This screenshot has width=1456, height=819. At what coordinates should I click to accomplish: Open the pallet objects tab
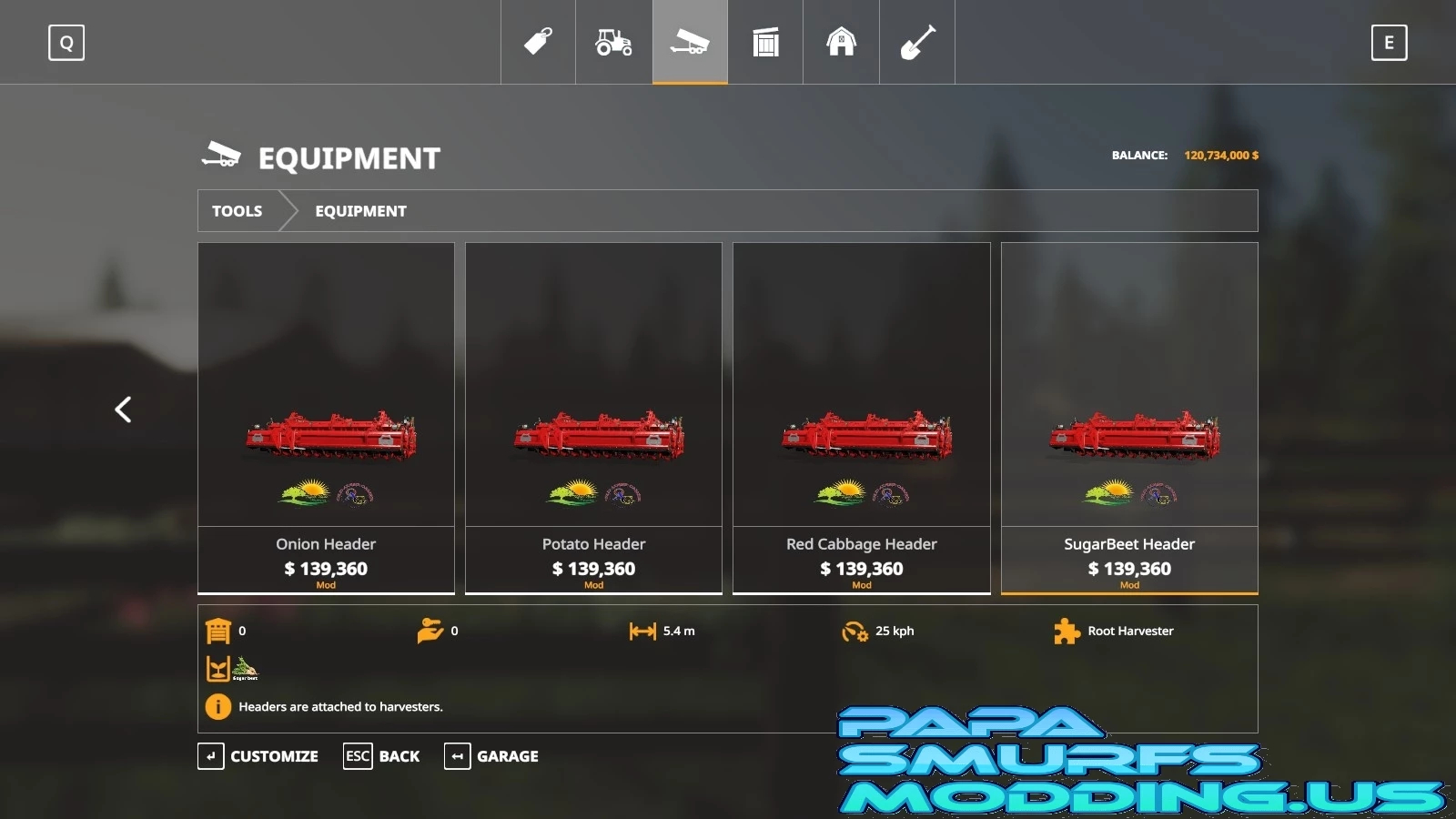pos(765,42)
